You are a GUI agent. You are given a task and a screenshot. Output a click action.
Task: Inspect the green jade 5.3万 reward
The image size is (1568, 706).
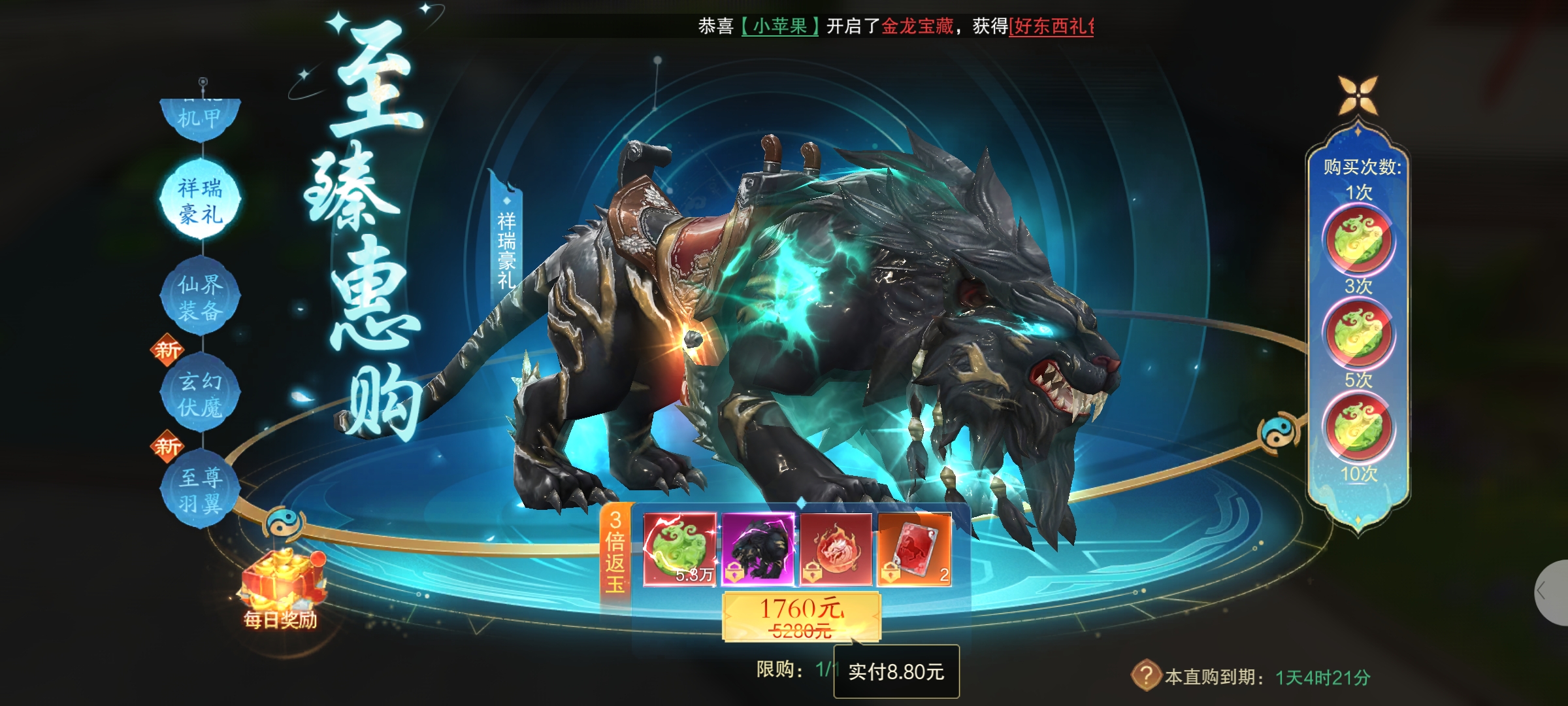pyautogui.click(x=679, y=549)
